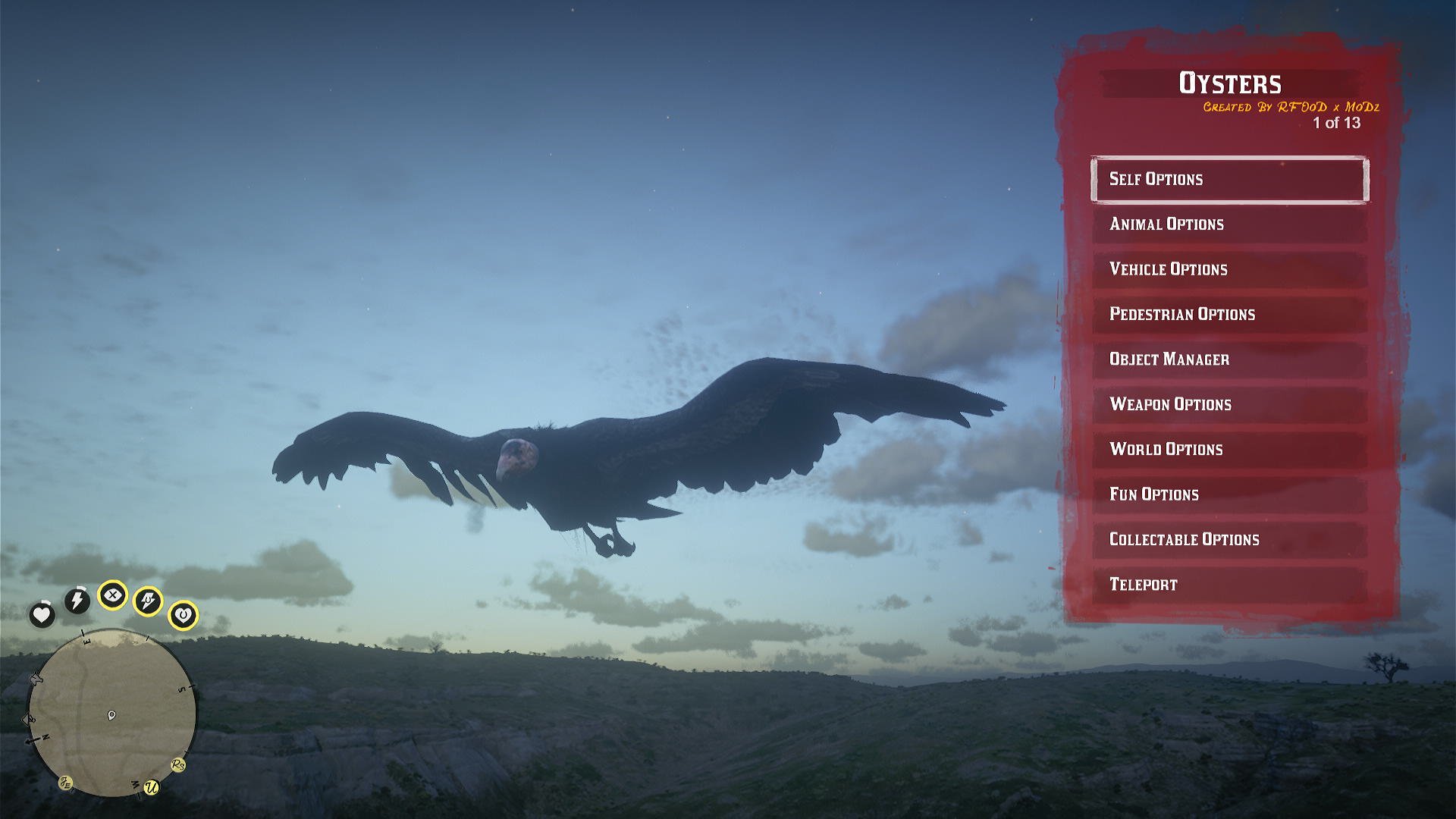The height and width of the screenshot is (819, 1456).
Task: Select the heart-shaped health core icon
Action: click(42, 614)
